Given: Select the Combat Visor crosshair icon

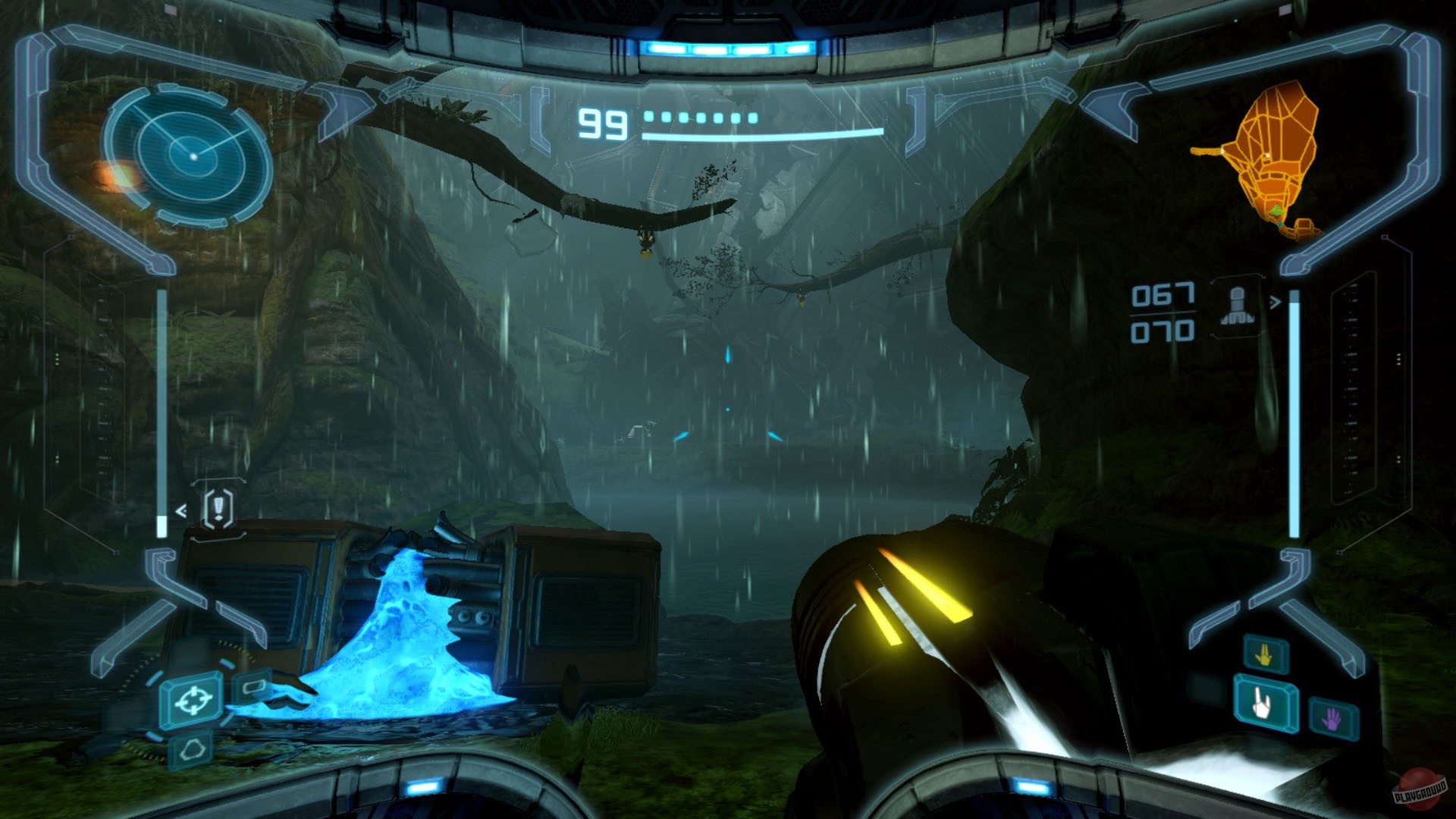Looking at the screenshot, I should pyautogui.click(x=193, y=701).
